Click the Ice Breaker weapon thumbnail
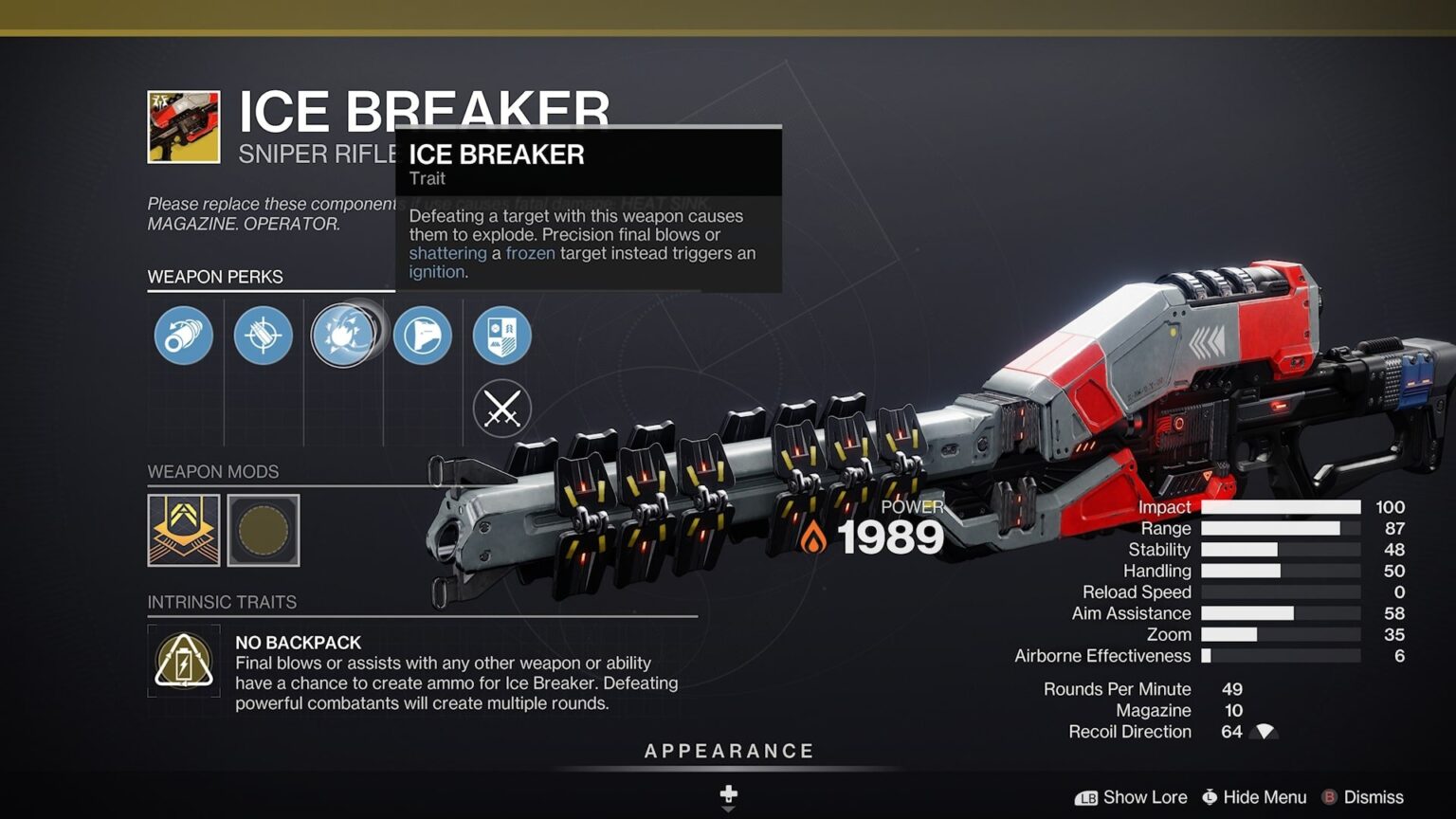Screen dimensions: 1456x819 click(x=183, y=124)
